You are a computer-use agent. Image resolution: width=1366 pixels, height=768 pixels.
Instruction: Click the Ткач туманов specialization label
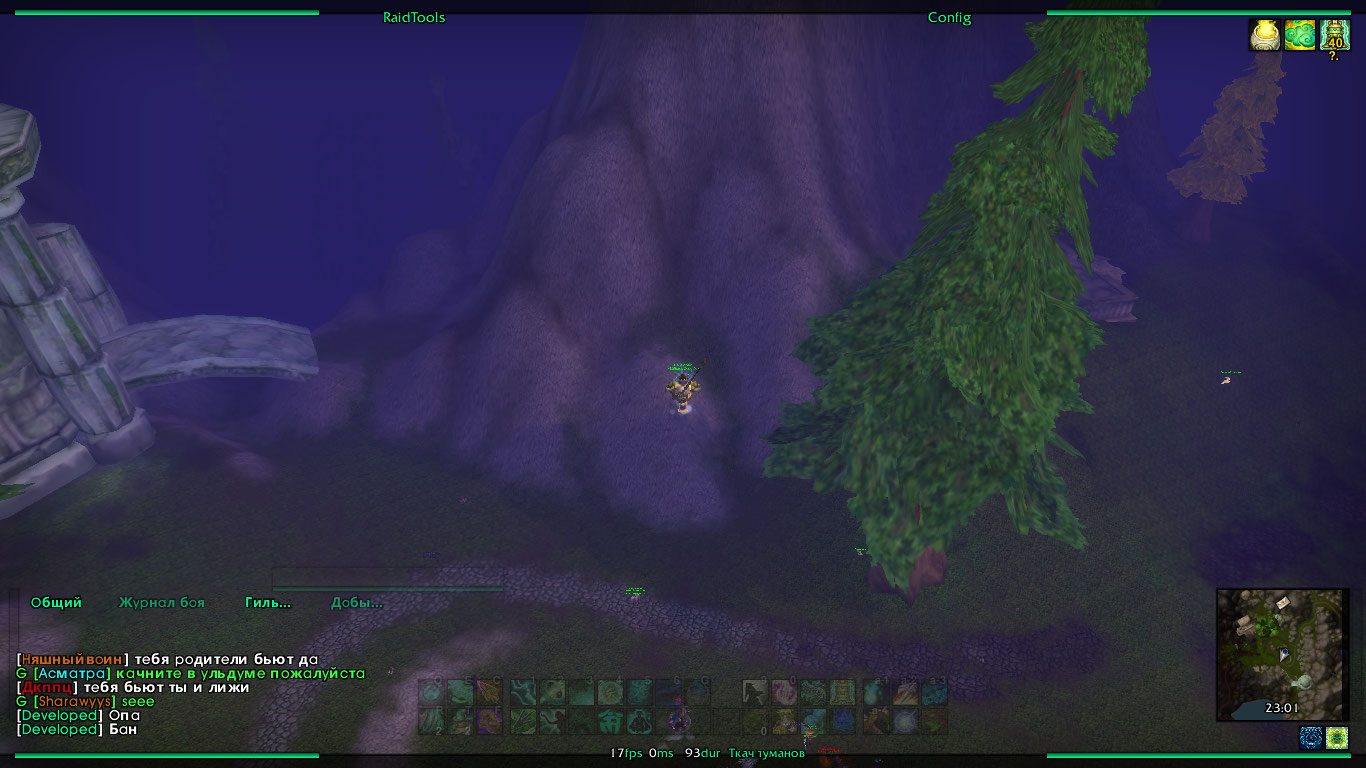(766, 753)
